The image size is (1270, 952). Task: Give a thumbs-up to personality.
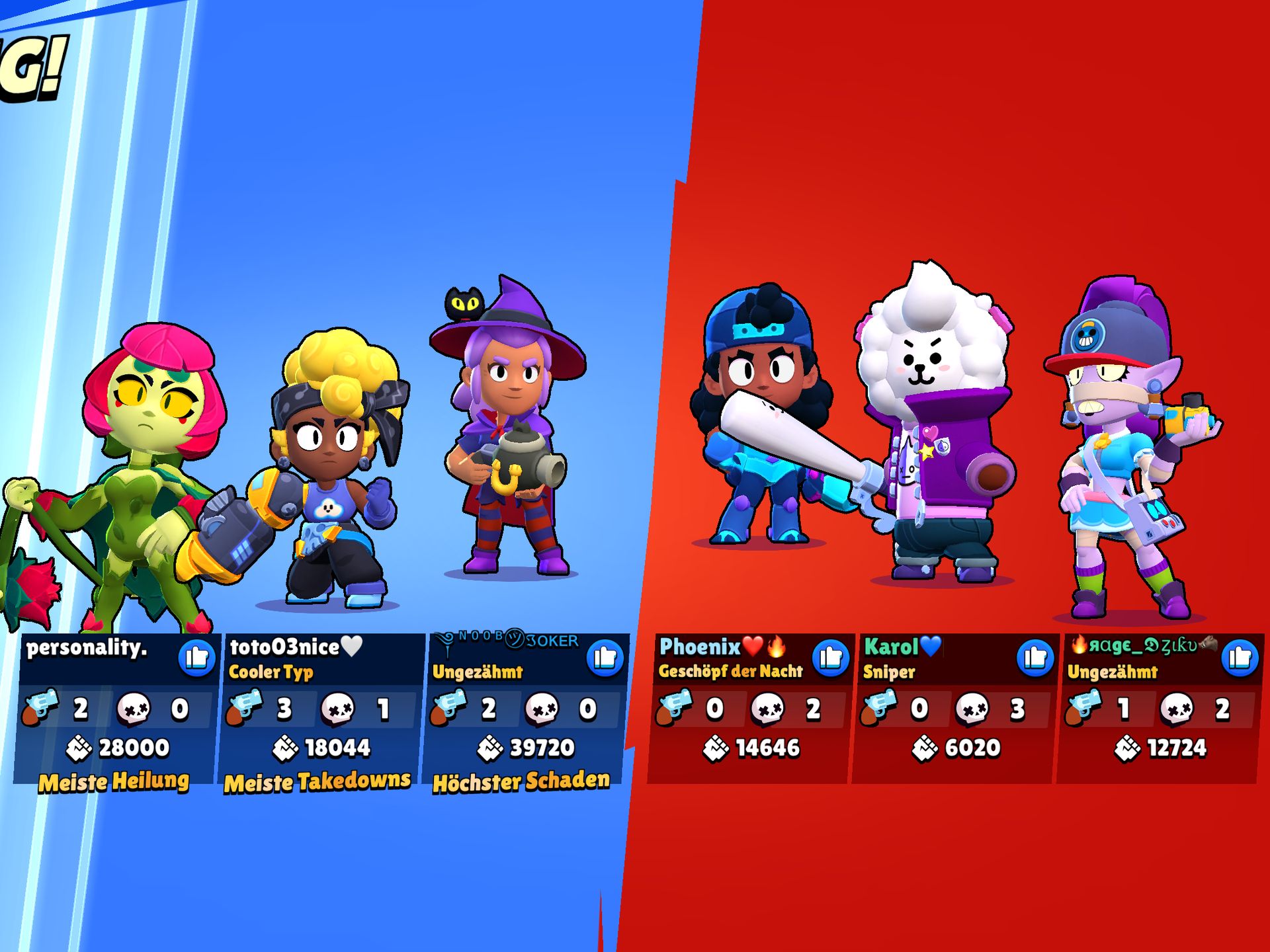[x=197, y=658]
